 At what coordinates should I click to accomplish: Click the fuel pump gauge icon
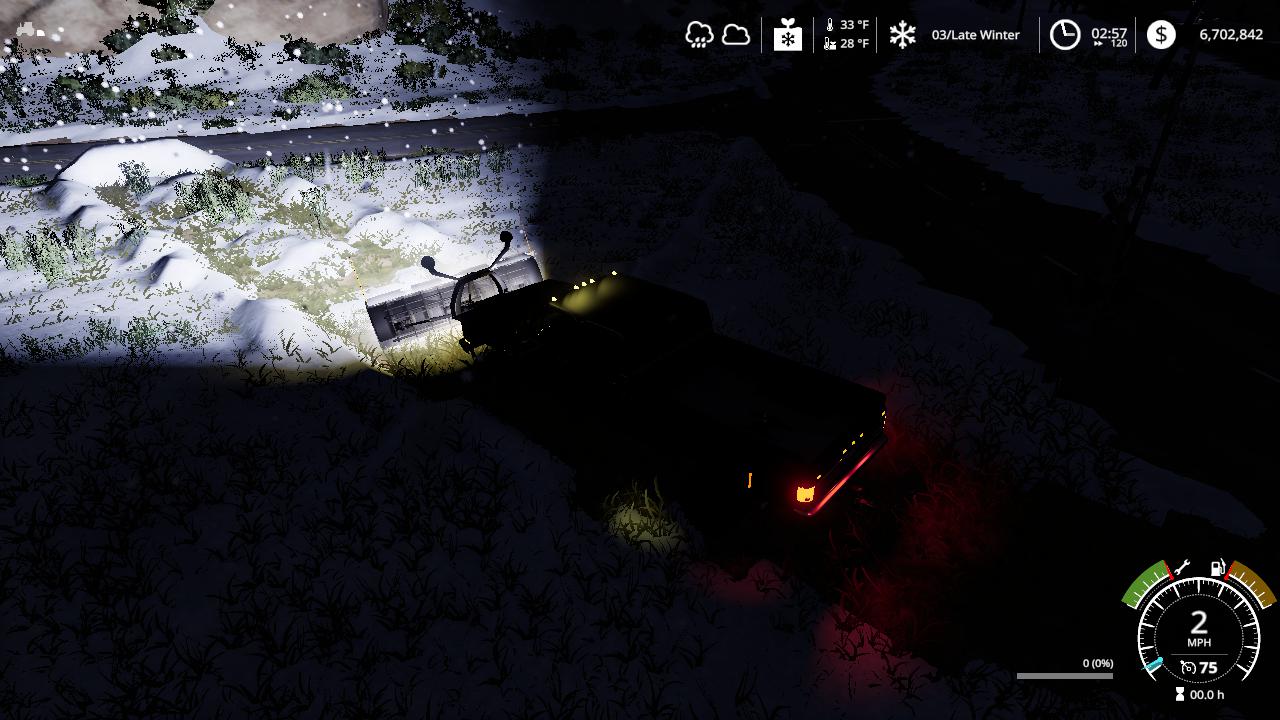(1218, 568)
